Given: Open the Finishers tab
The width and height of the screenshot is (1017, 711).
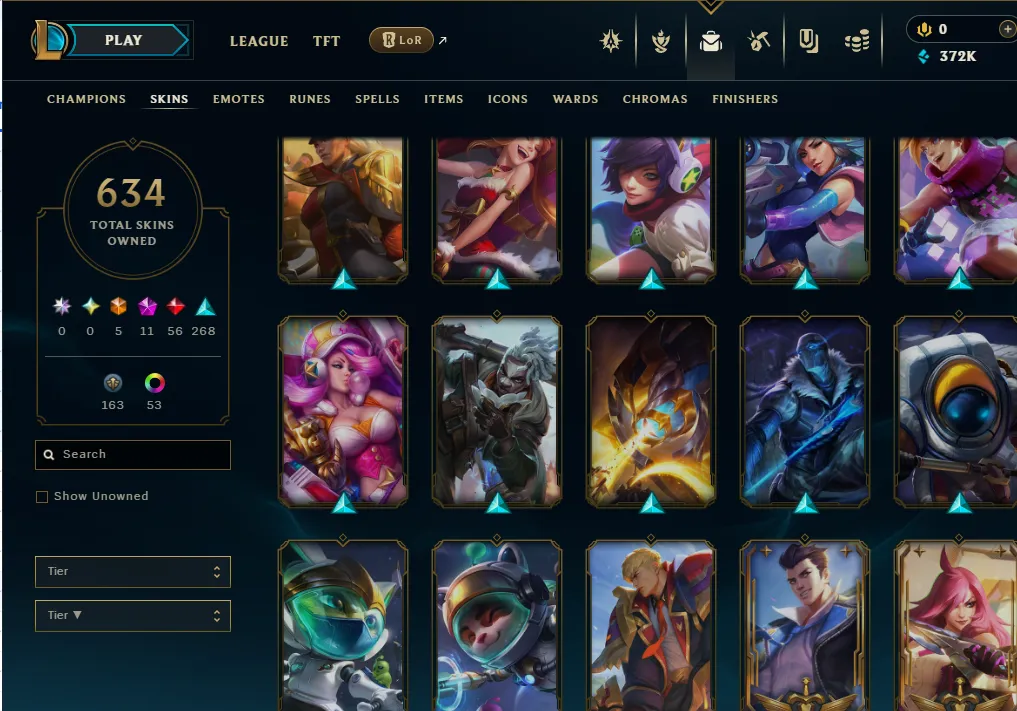Looking at the screenshot, I should click(x=744, y=99).
